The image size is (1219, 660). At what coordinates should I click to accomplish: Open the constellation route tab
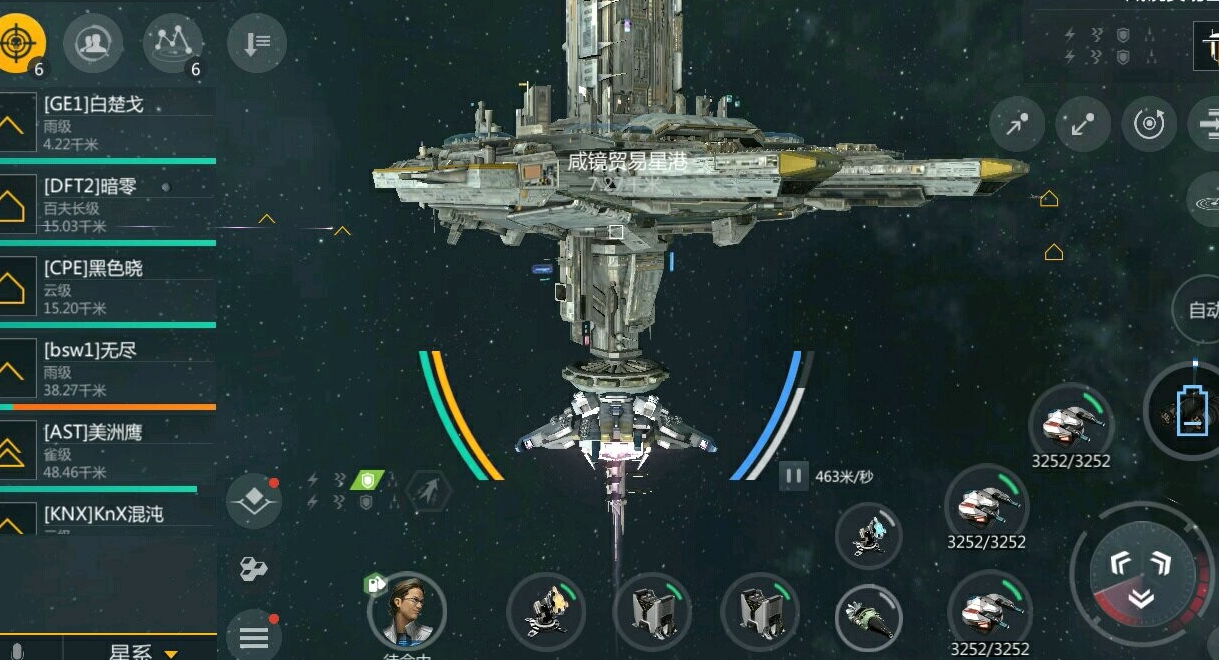[x=173, y=42]
